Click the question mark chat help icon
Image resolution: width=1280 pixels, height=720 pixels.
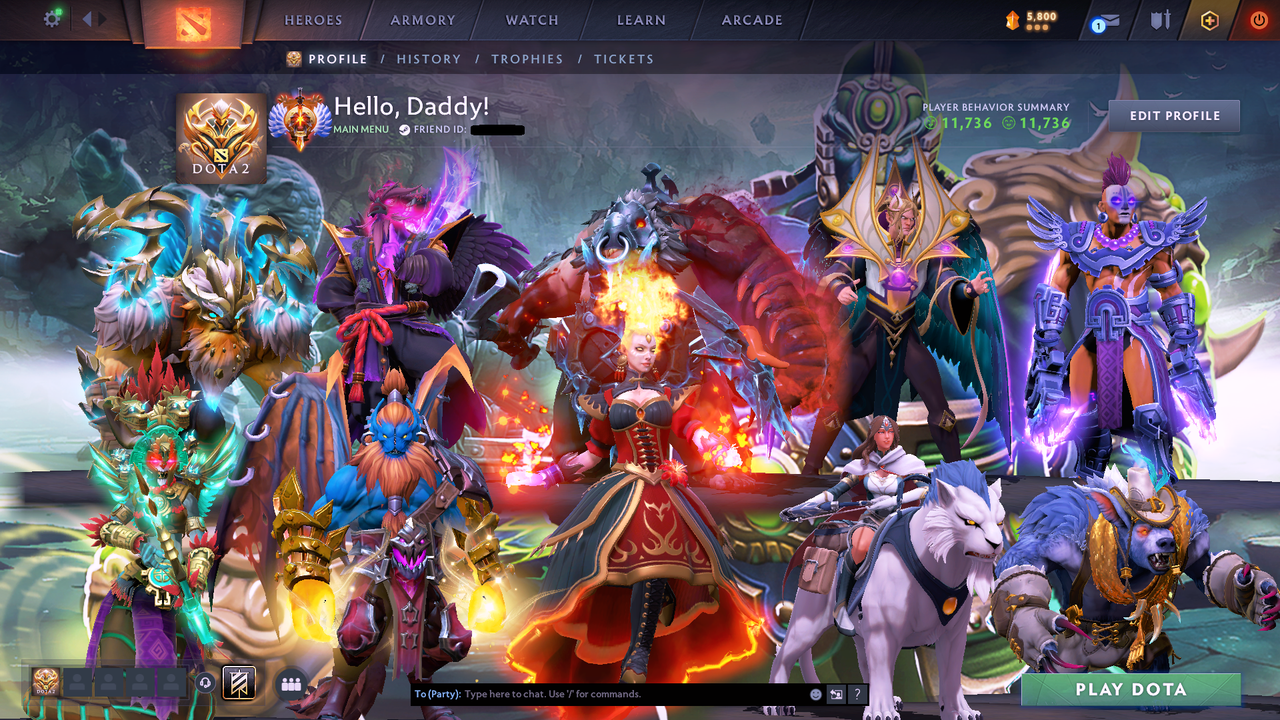tap(857, 693)
